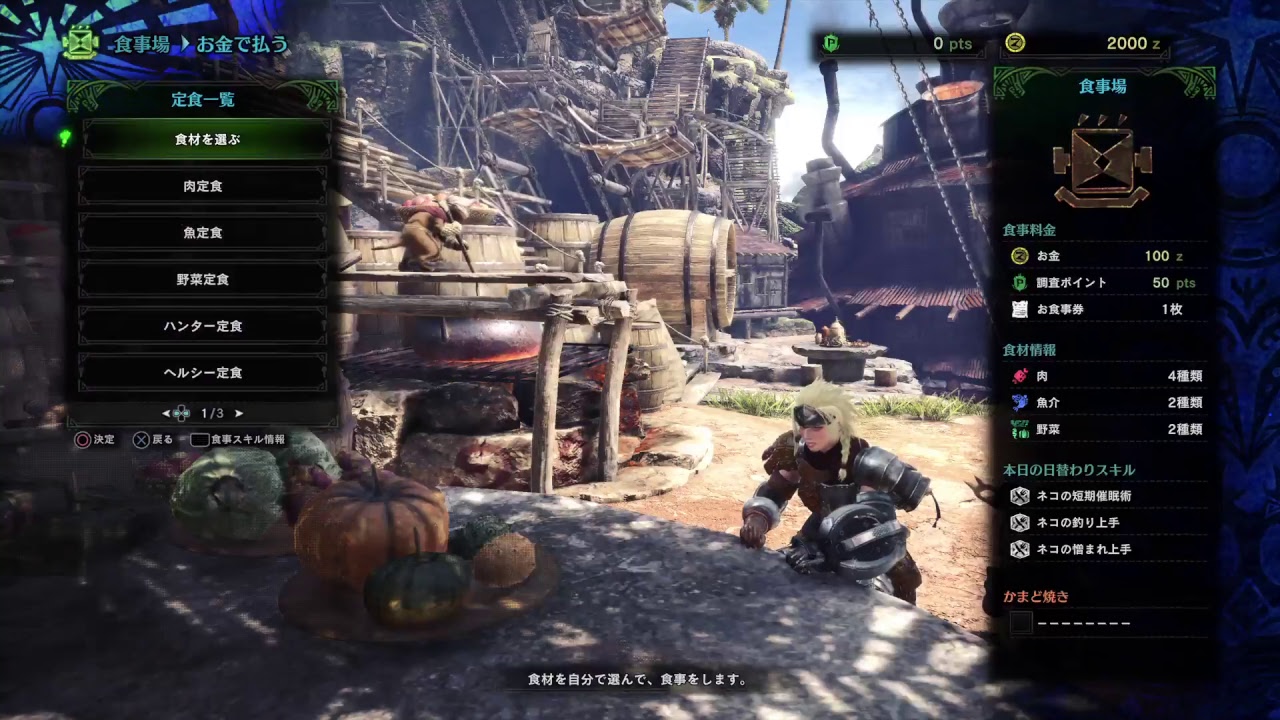Order the ヘルシー定食 meal
The image size is (1280, 720).
(x=203, y=373)
